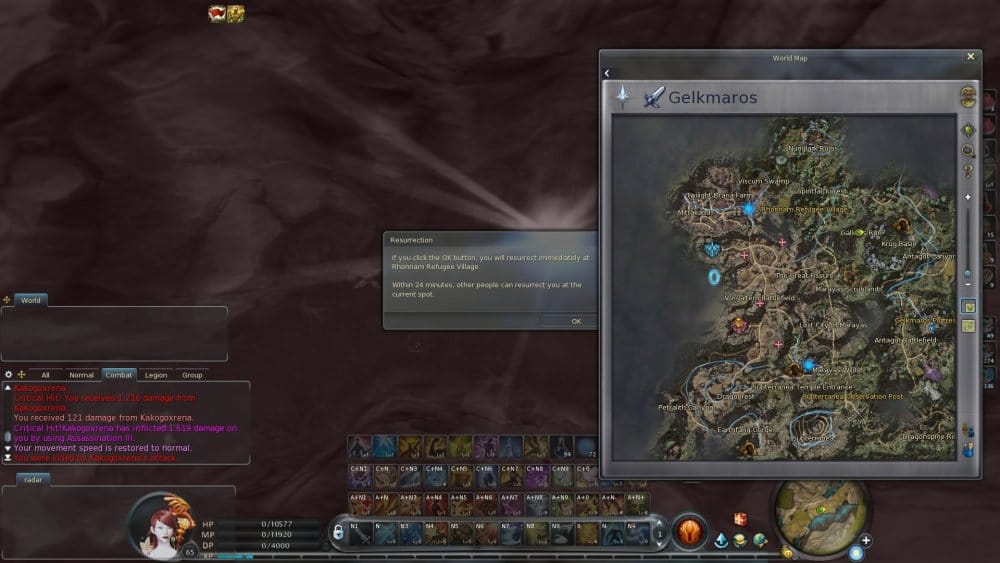Image resolution: width=1000 pixels, height=563 pixels.
Task: Switch to the All chat tab
Action: click(x=45, y=375)
